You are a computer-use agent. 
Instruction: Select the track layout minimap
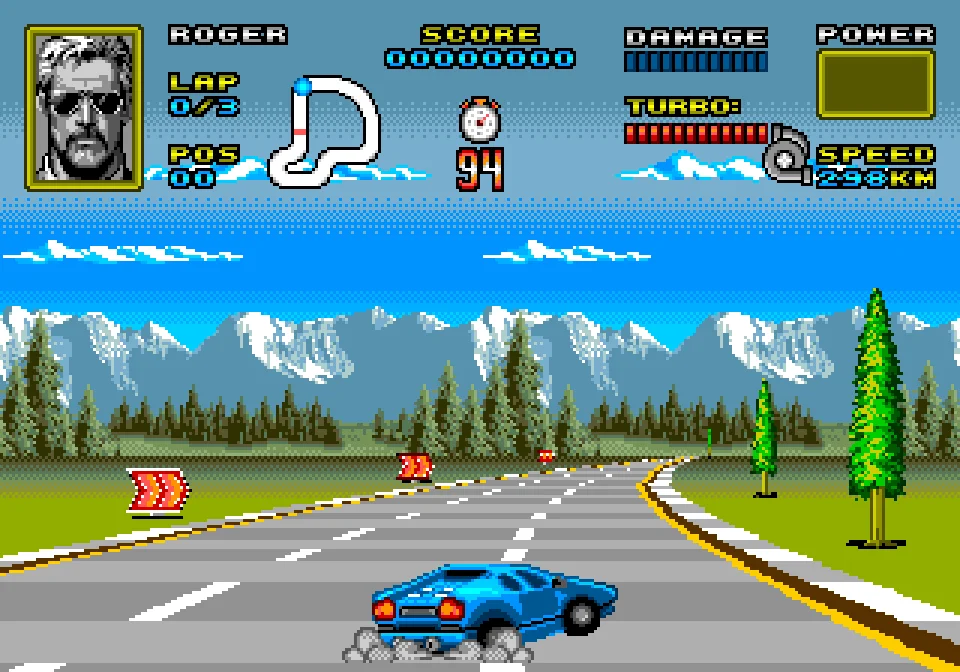coord(324,132)
